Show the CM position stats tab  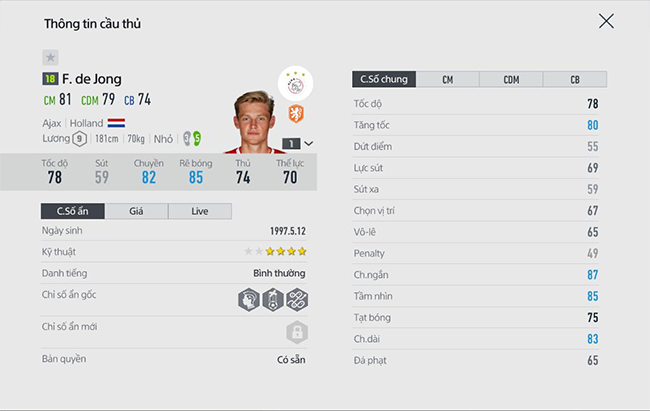coord(447,80)
